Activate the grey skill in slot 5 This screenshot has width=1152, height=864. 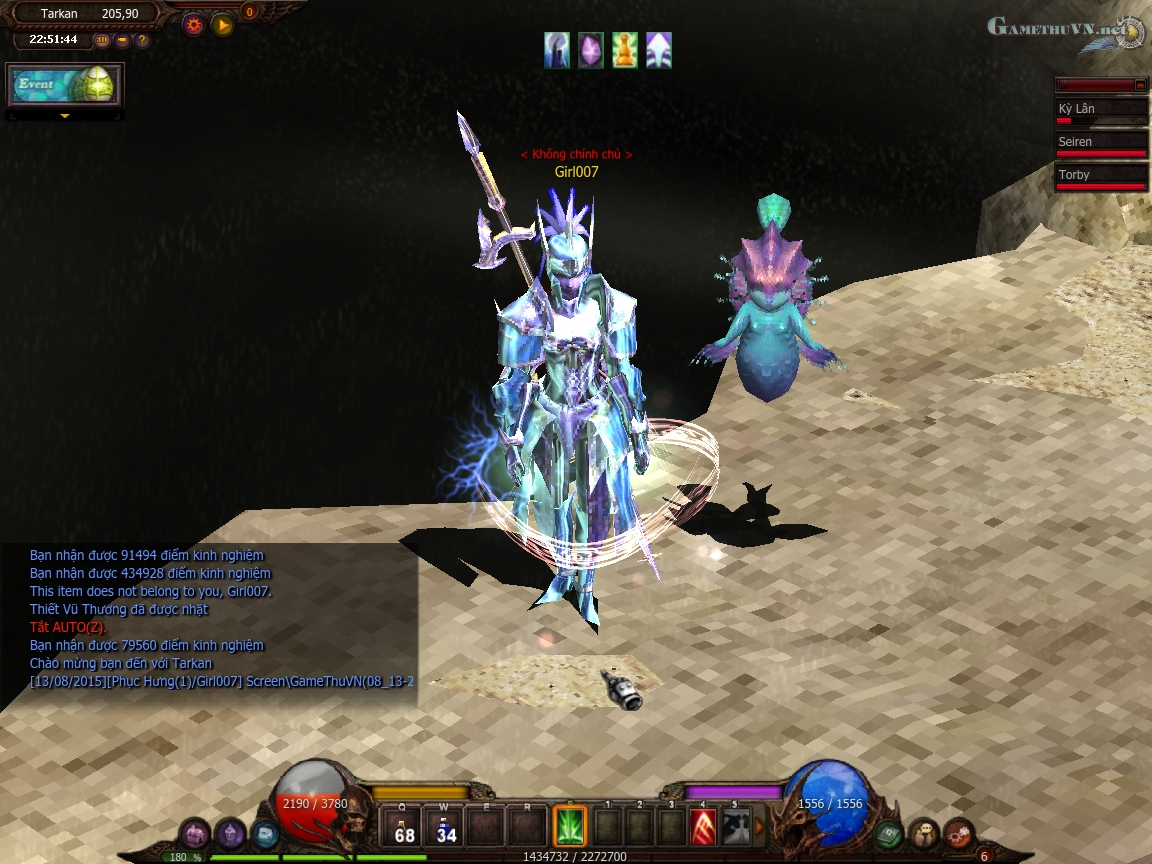coord(735,827)
